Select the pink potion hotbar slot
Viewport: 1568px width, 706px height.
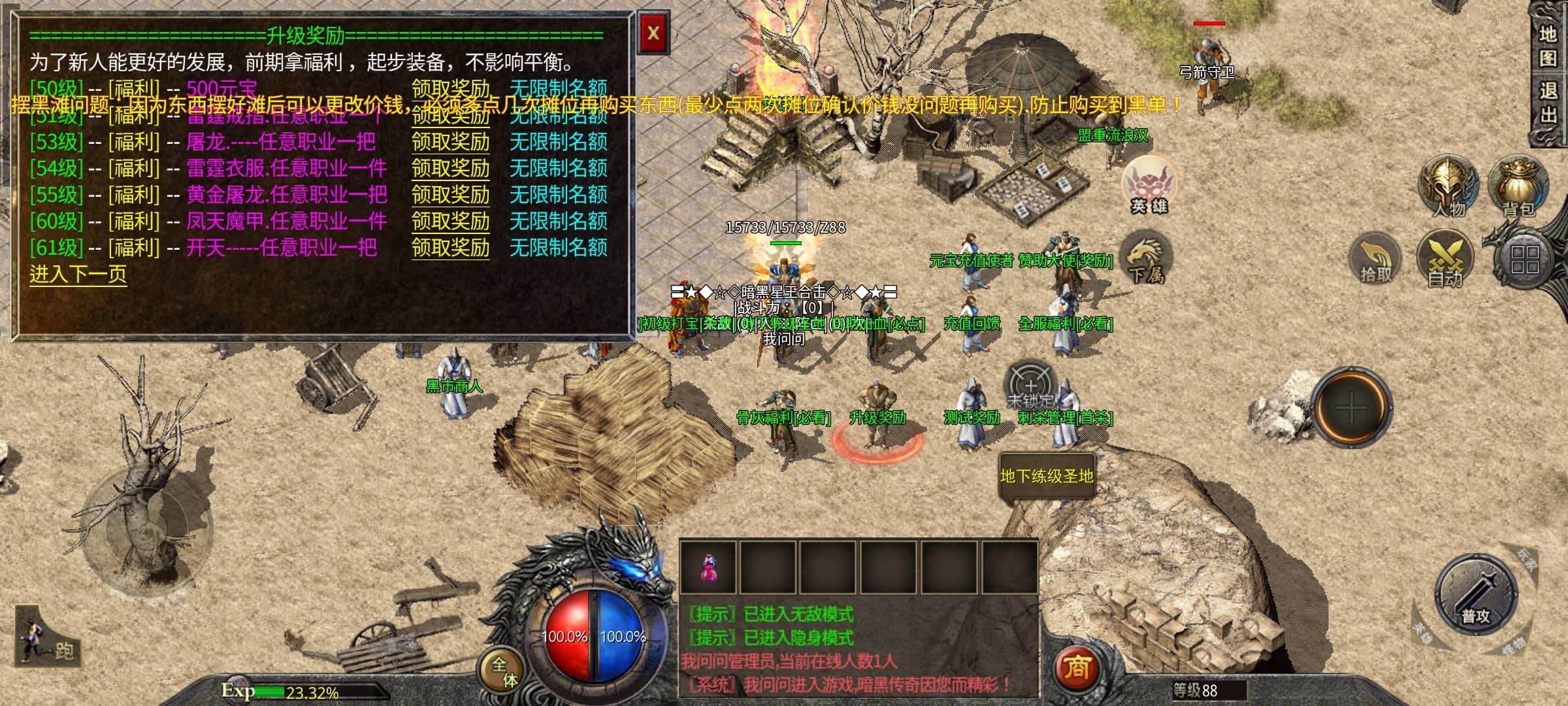pos(708,567)
